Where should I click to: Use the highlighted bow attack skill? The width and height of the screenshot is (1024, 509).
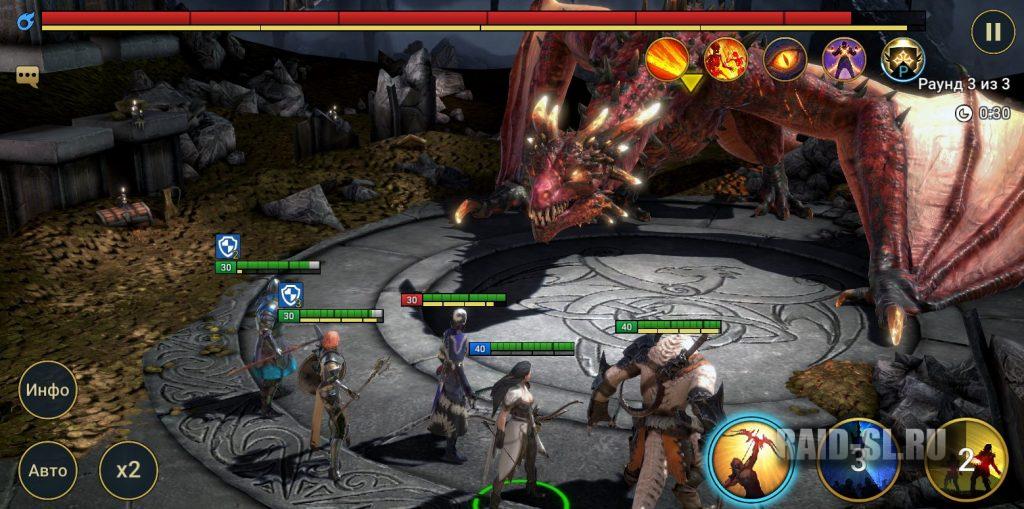coord(751,460)
